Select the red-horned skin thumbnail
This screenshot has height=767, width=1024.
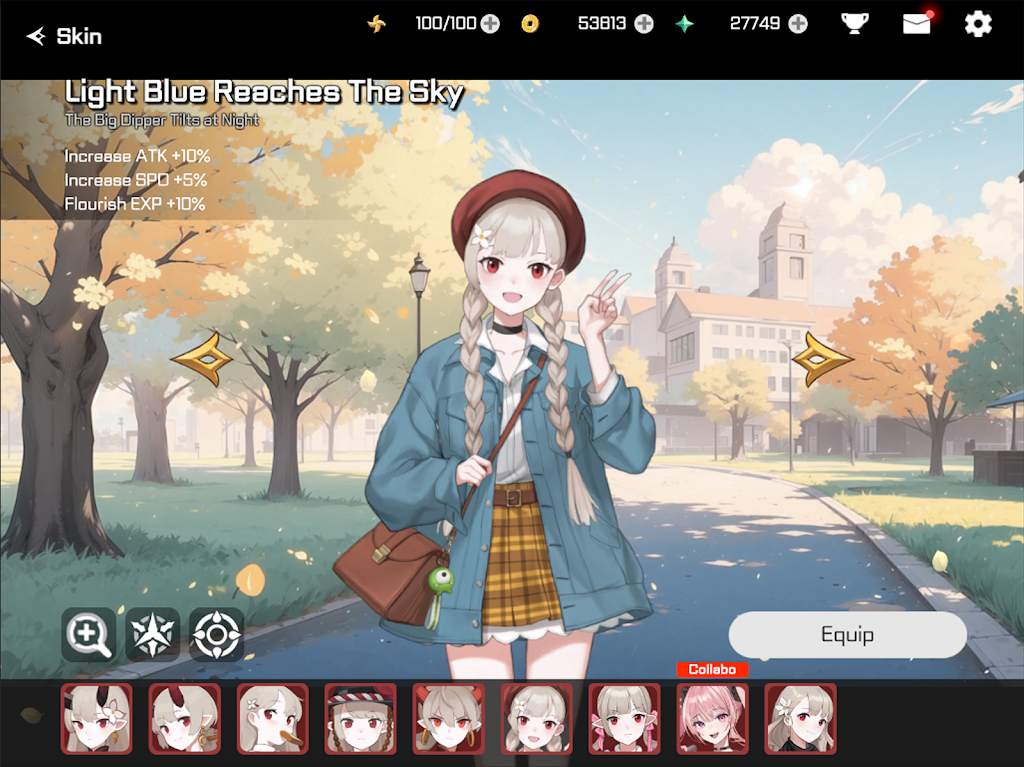click(x=185, y=718)
